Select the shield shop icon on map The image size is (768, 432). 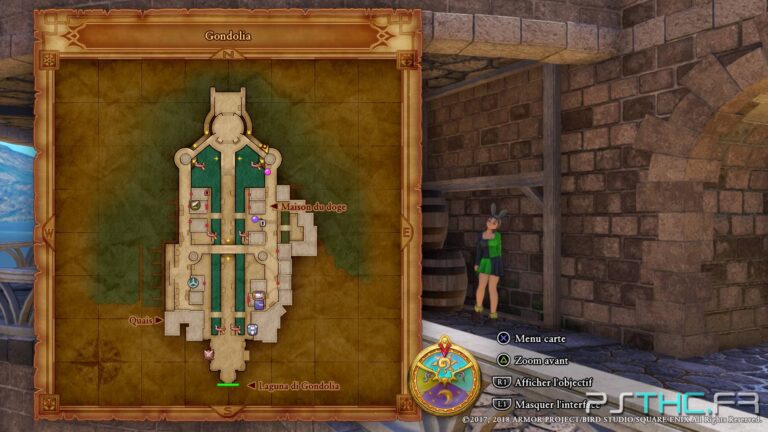[x=252, y=329]
